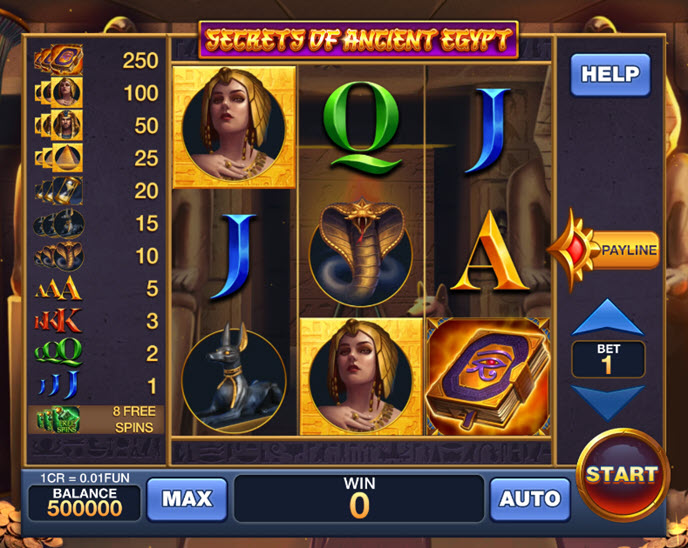
Task: Enable AUTO spin mode
Action: coord(529,498)
